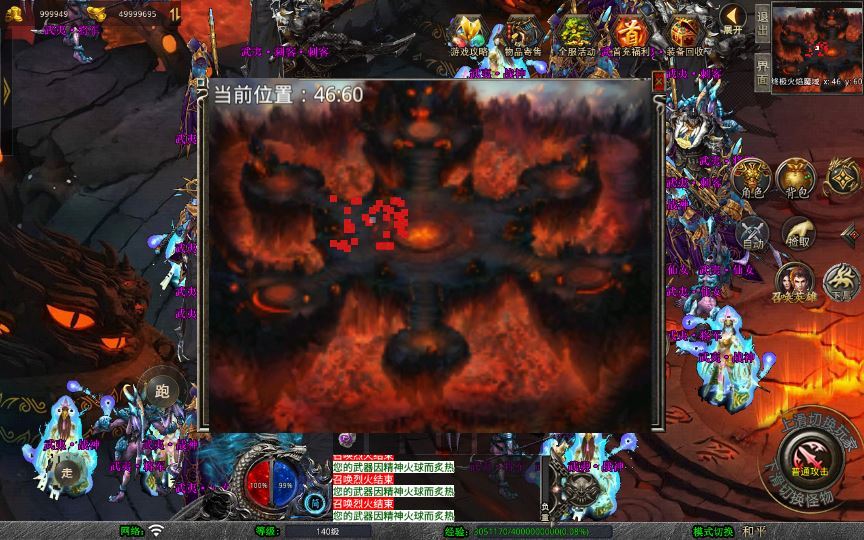
Task: Open the 背包 backpack
Action: (797, 178)
